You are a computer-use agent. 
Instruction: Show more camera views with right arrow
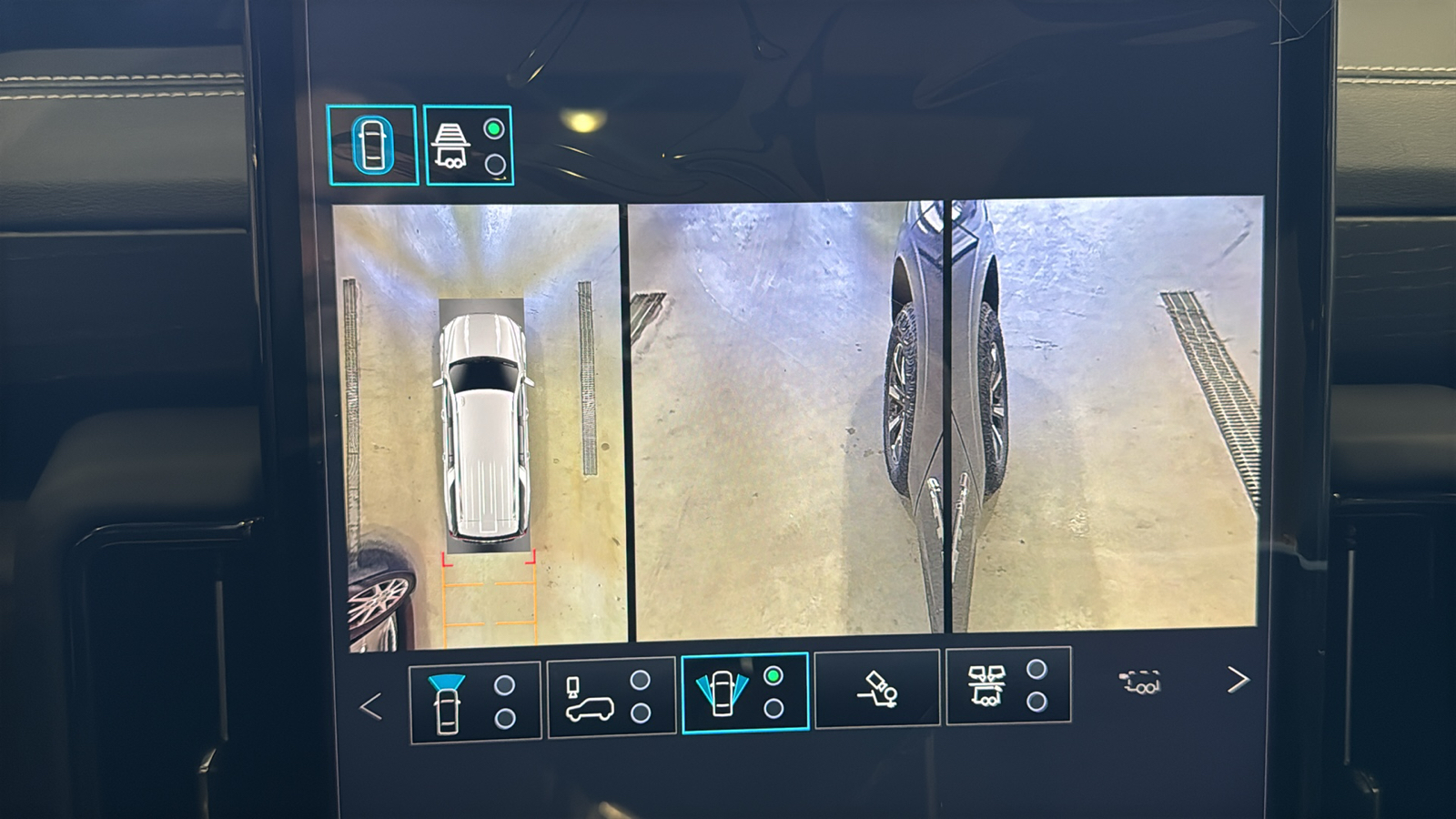click(1238, 679)
